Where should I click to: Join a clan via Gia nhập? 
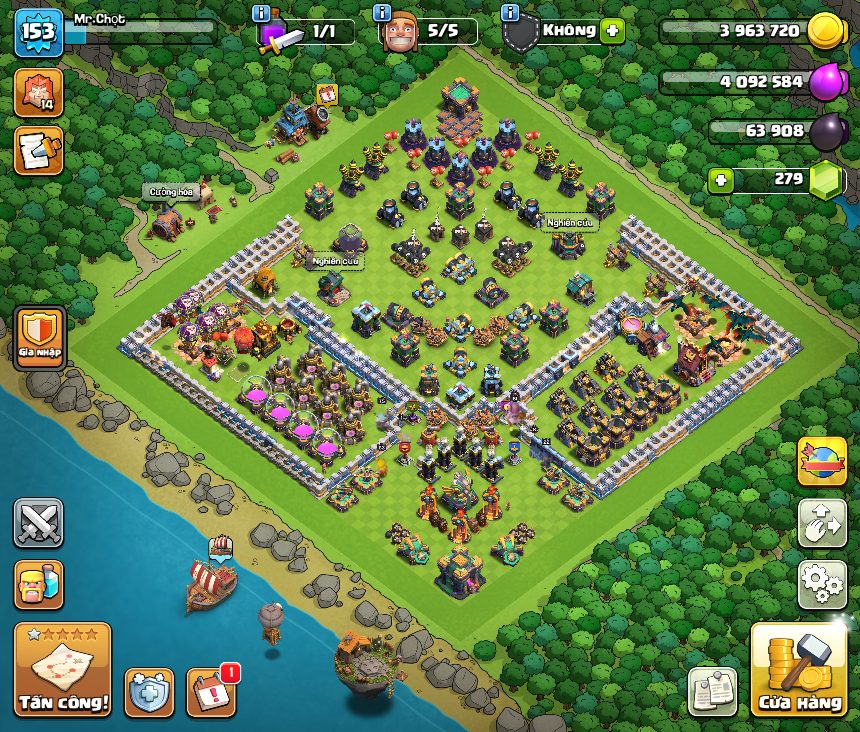(40, 335)
